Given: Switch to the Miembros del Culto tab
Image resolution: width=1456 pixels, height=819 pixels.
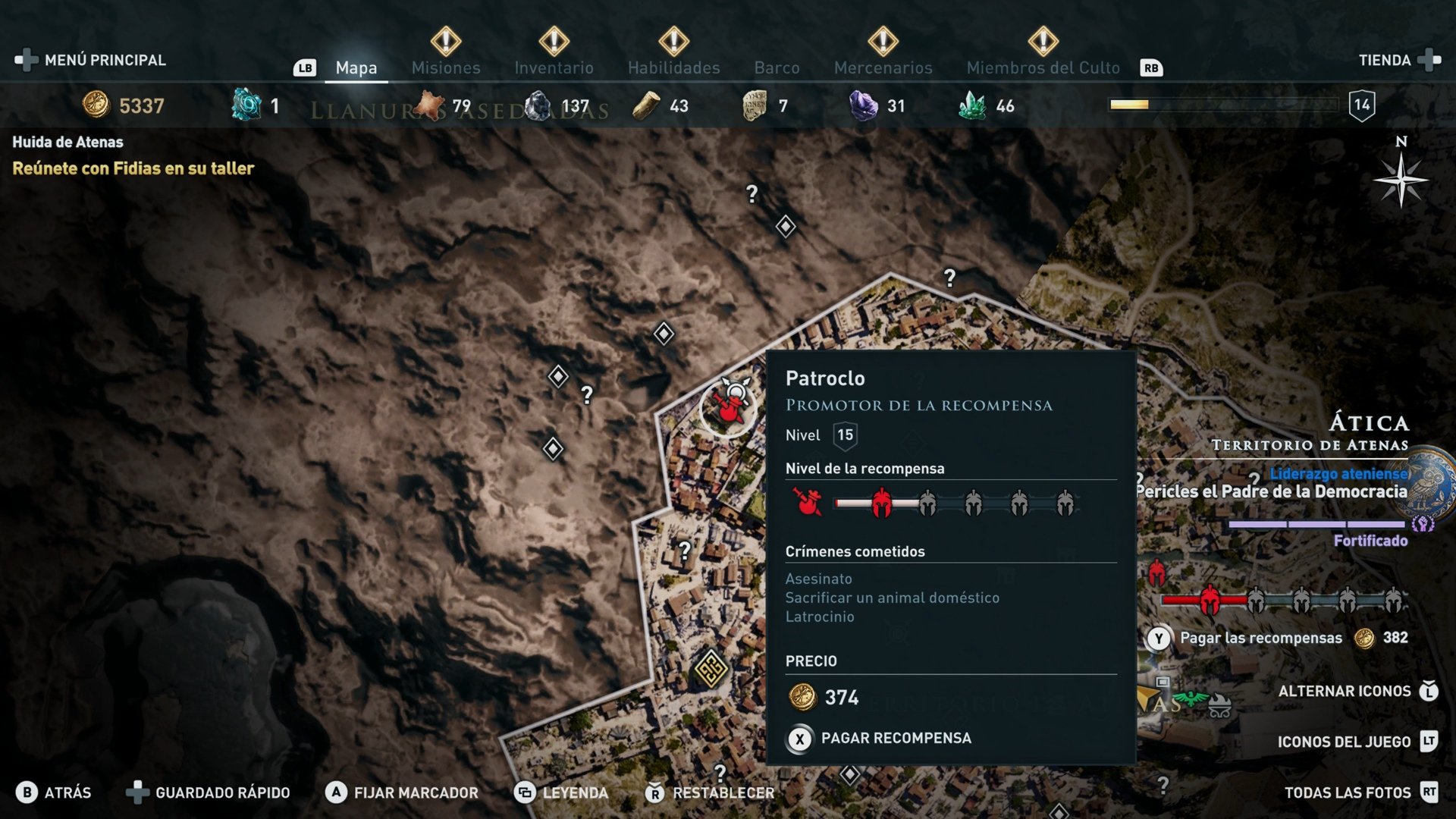Looking at the screenshot, I should click(x=1043, y=67).
